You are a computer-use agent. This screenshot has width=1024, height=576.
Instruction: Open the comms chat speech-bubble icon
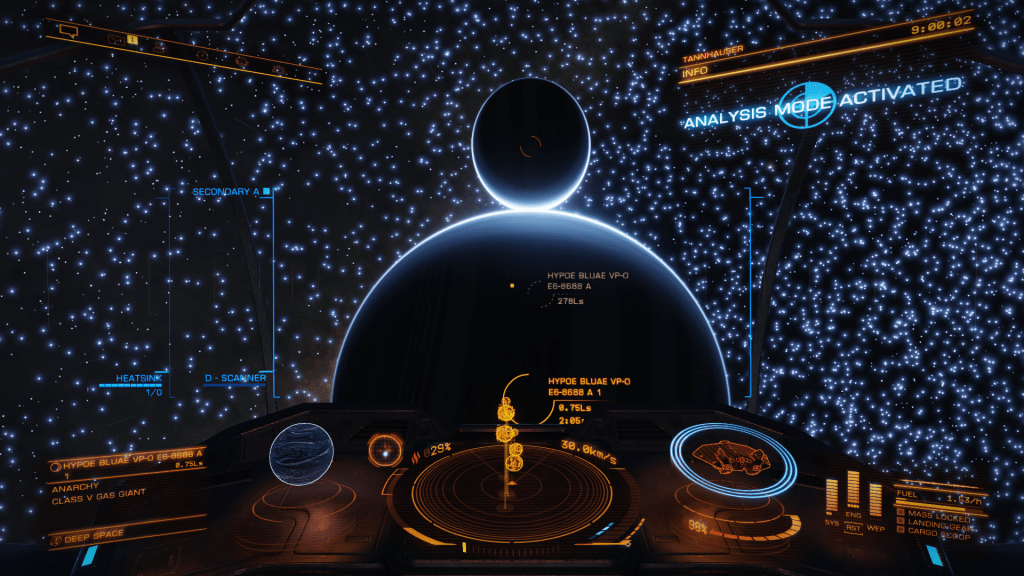pyautogui.click(x=68, y=31)
